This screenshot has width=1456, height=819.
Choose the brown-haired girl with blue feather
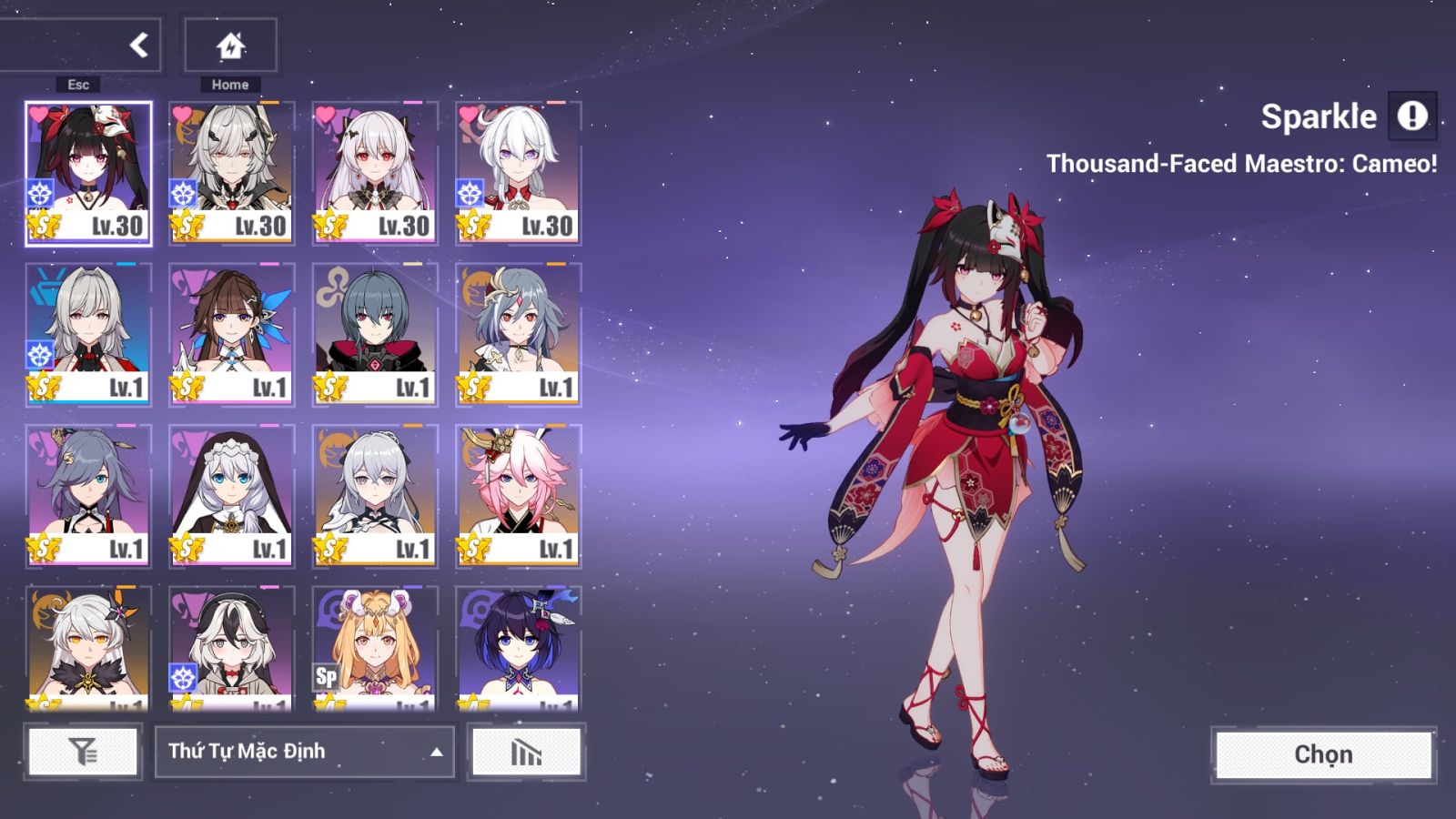click(x=231, y=334)
